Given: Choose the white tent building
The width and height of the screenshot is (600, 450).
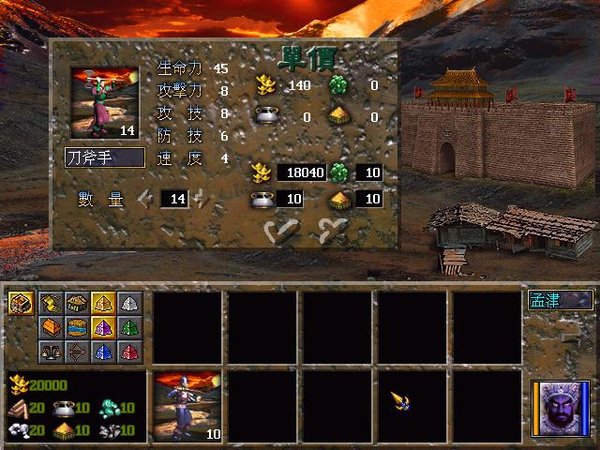Looking at the screenshot, I should coord(131,303).
